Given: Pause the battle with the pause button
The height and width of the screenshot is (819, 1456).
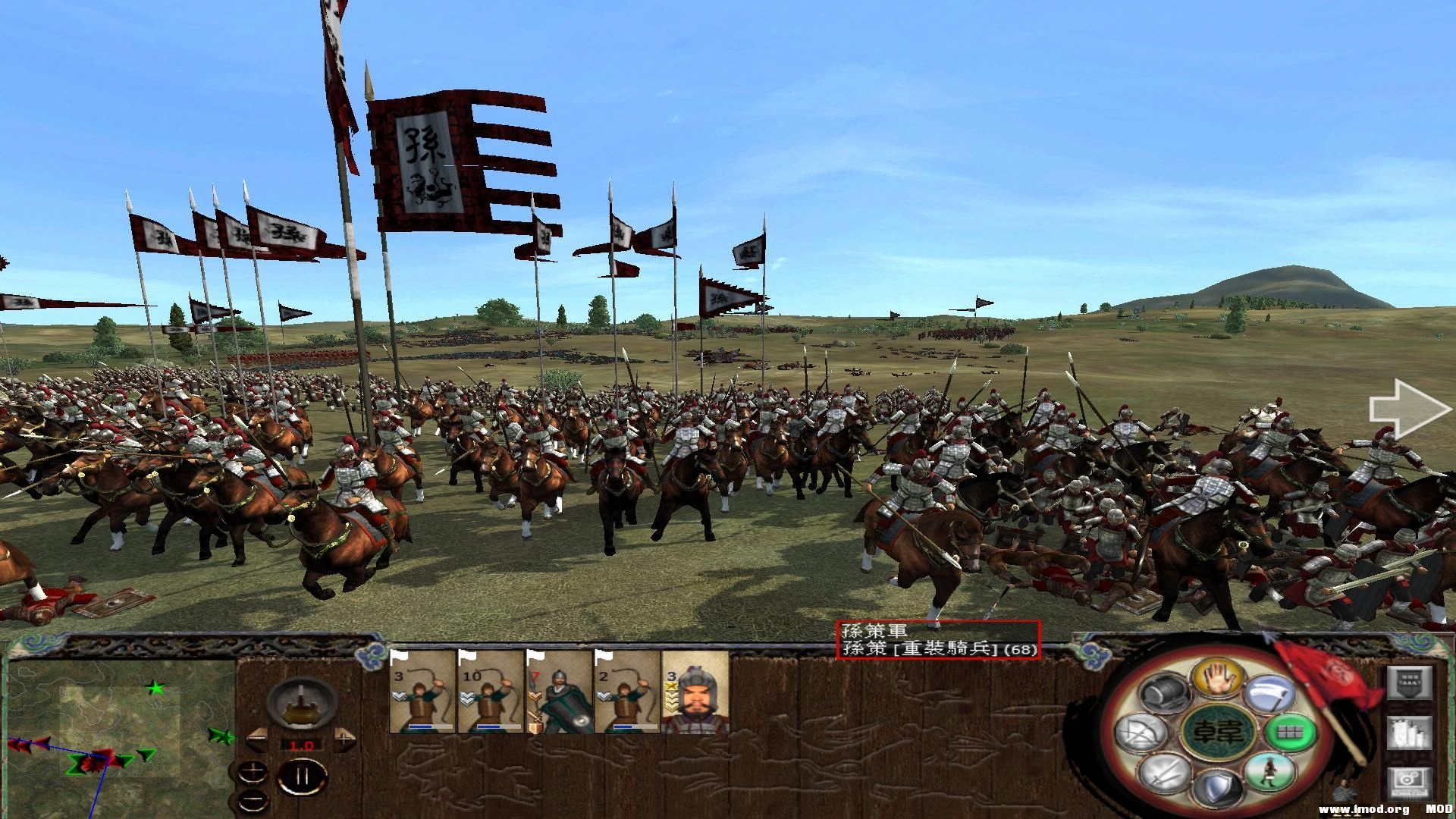Looking at the screenshot, I should pos(302,775).
